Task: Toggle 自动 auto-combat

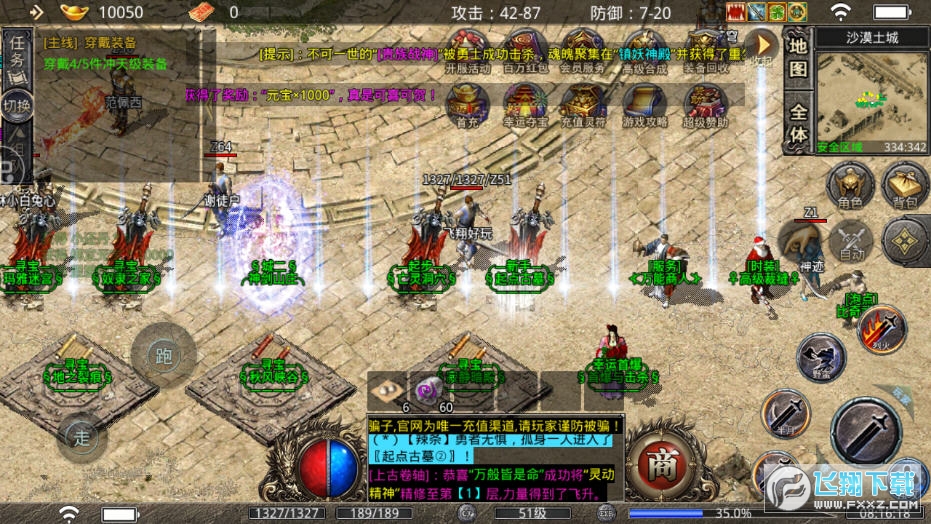Action: 852,240
